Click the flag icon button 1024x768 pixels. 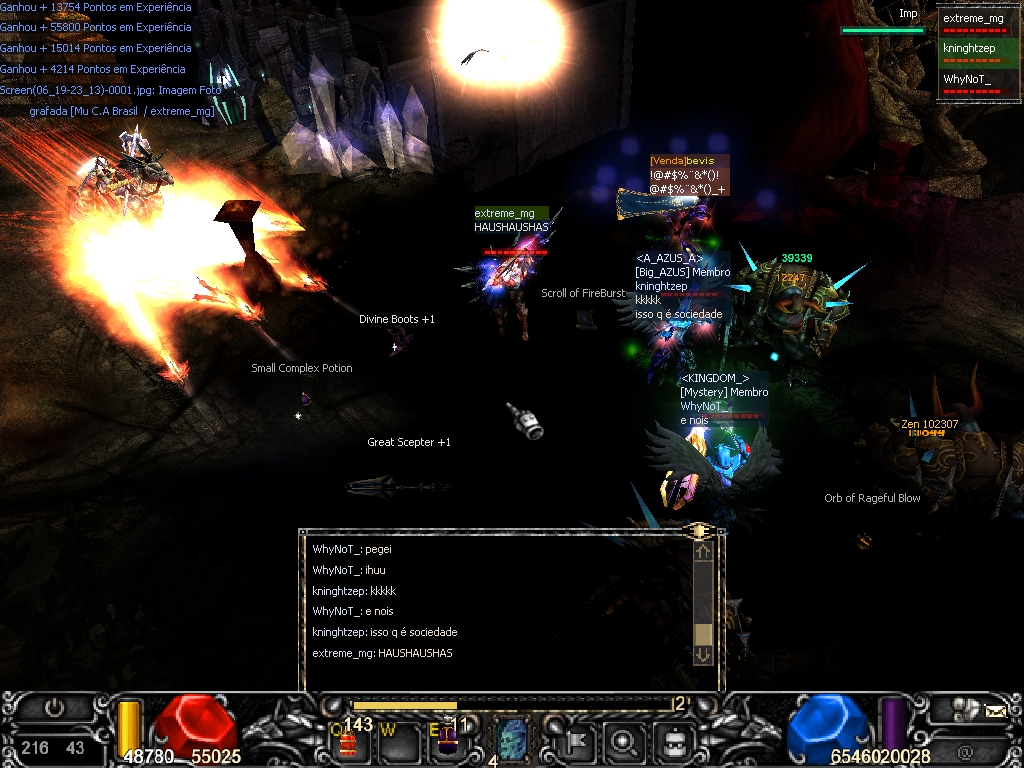[578, 742]
